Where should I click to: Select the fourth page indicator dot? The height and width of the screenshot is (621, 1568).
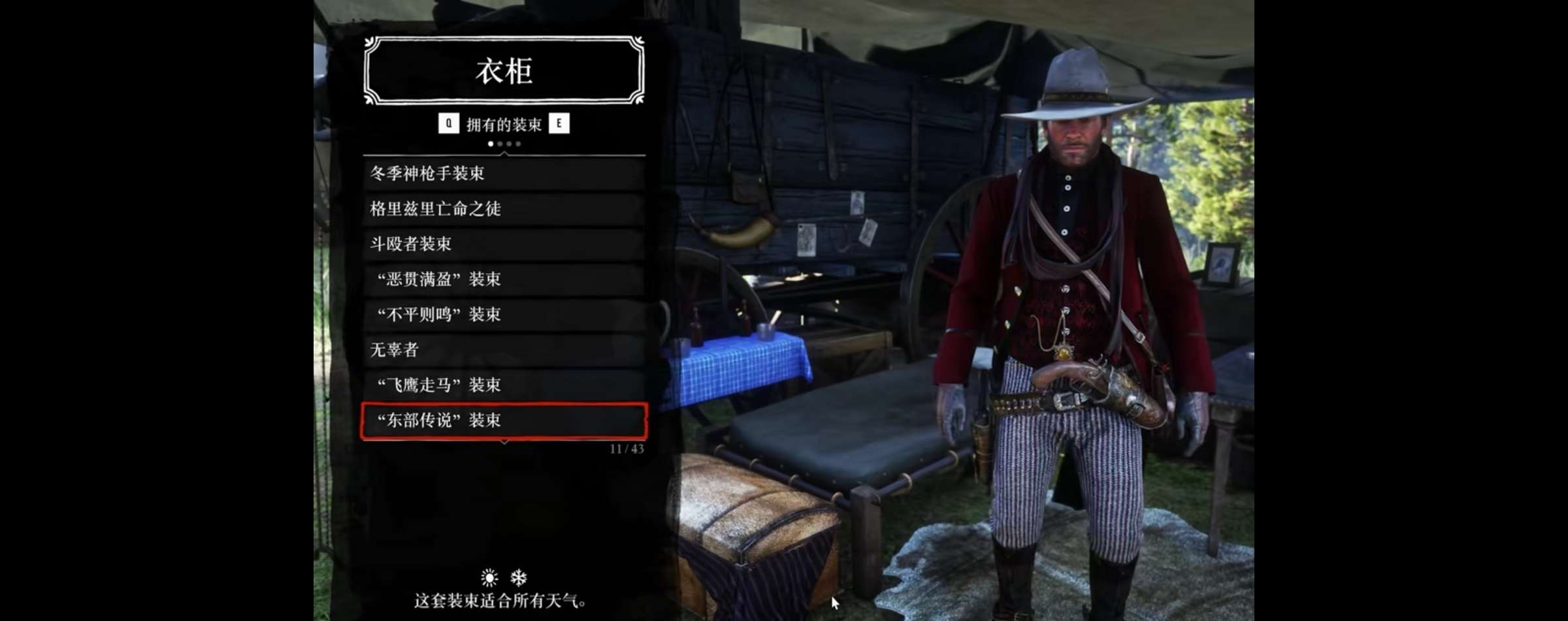[518, 143]
